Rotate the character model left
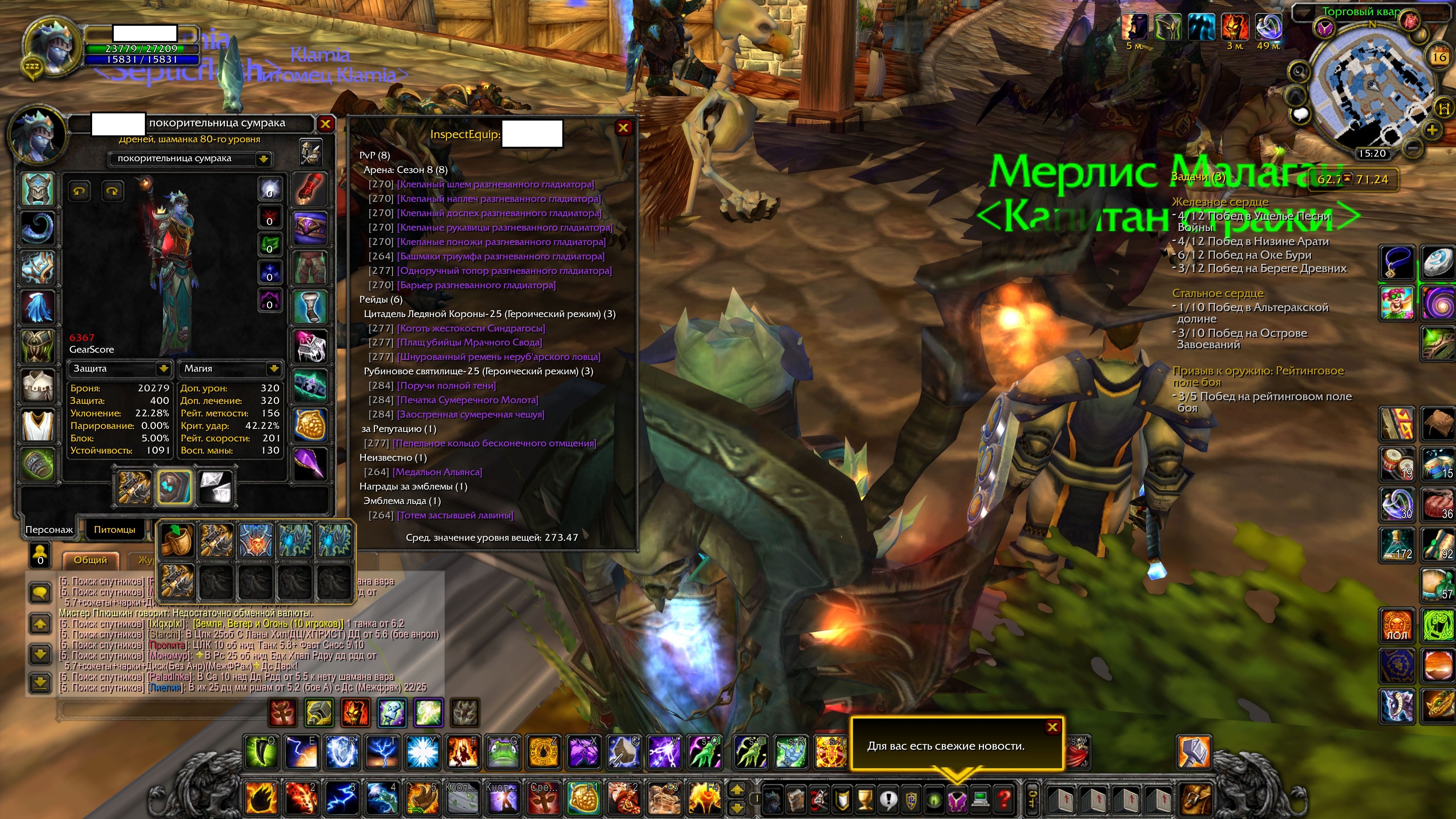The image size is (1456, 819). point(79,191)
